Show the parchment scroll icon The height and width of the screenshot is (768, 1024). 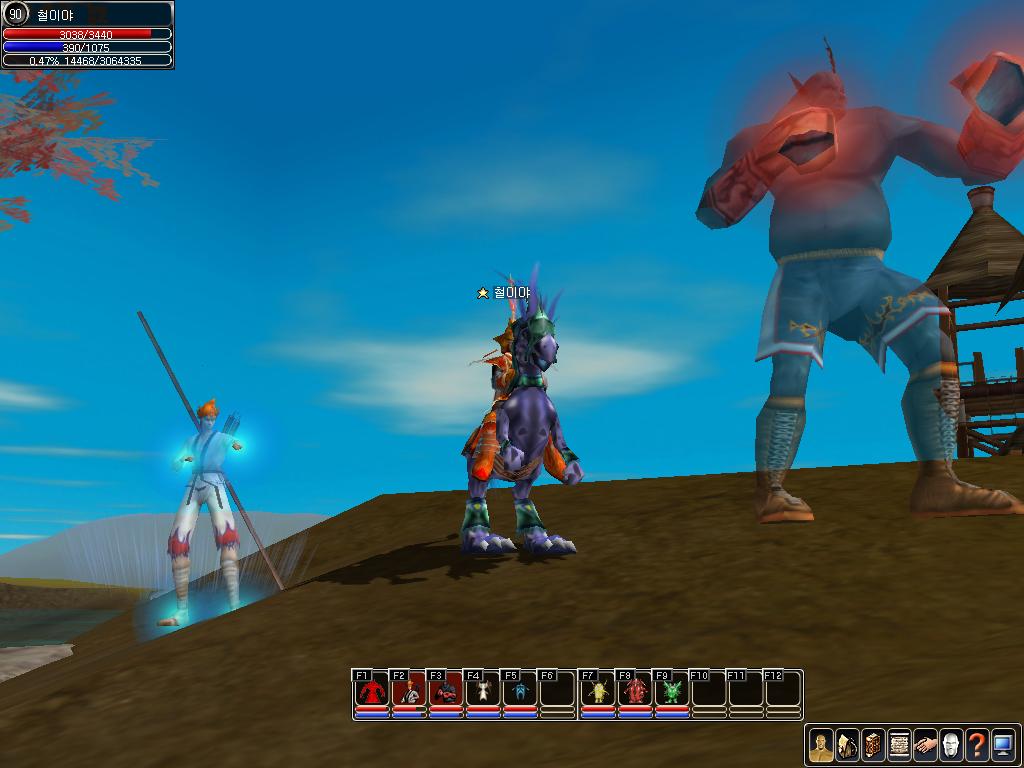point(899,745)
